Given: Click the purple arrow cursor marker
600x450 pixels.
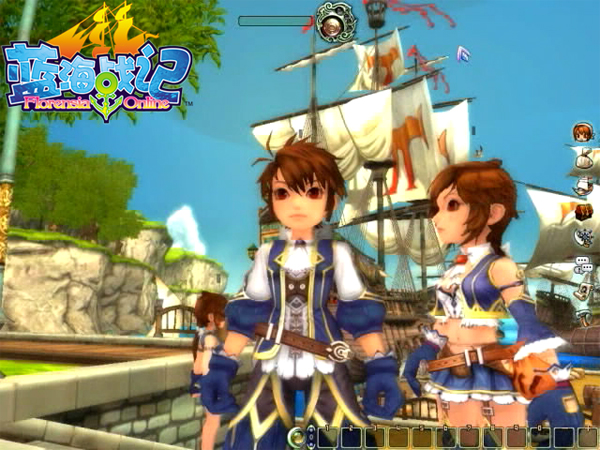Looking at the screenshot, I should point(462,52).
